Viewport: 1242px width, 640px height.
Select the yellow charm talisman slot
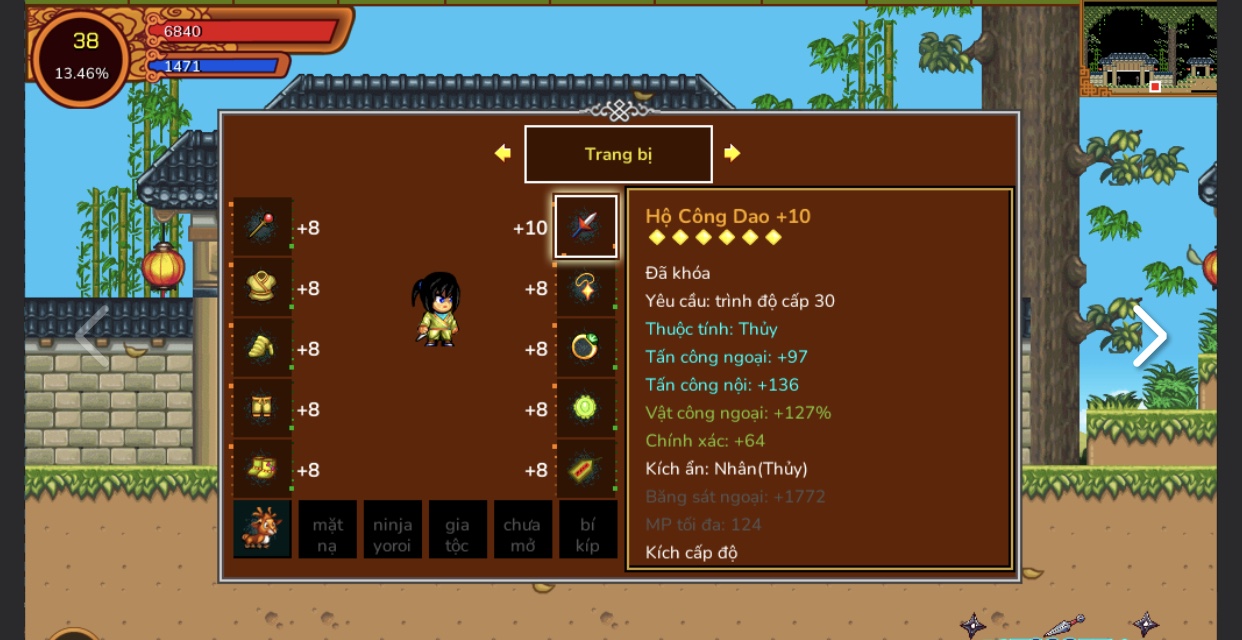pos(586,469)
